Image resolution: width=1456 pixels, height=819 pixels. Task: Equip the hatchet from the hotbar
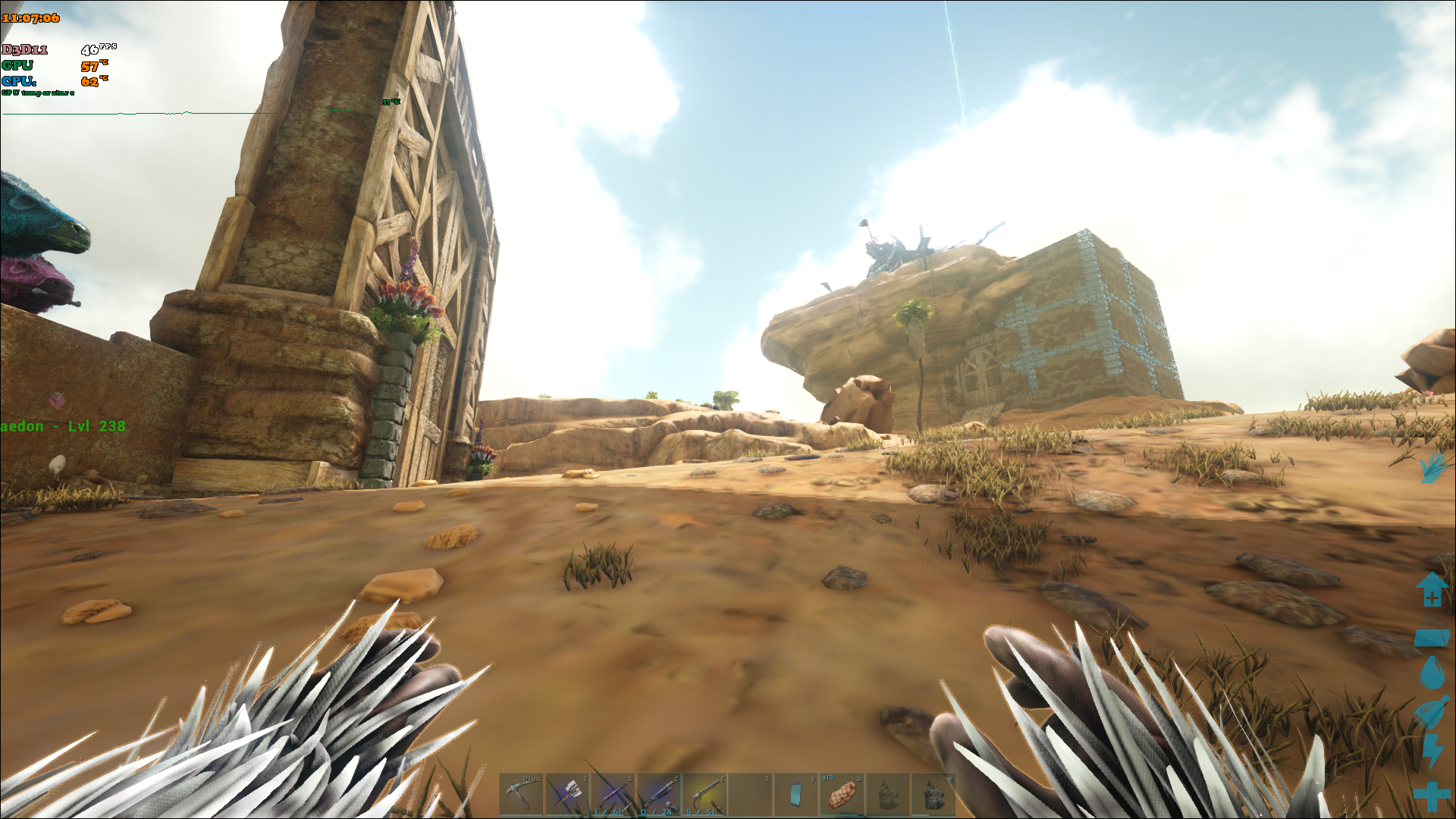pos(567,794)
